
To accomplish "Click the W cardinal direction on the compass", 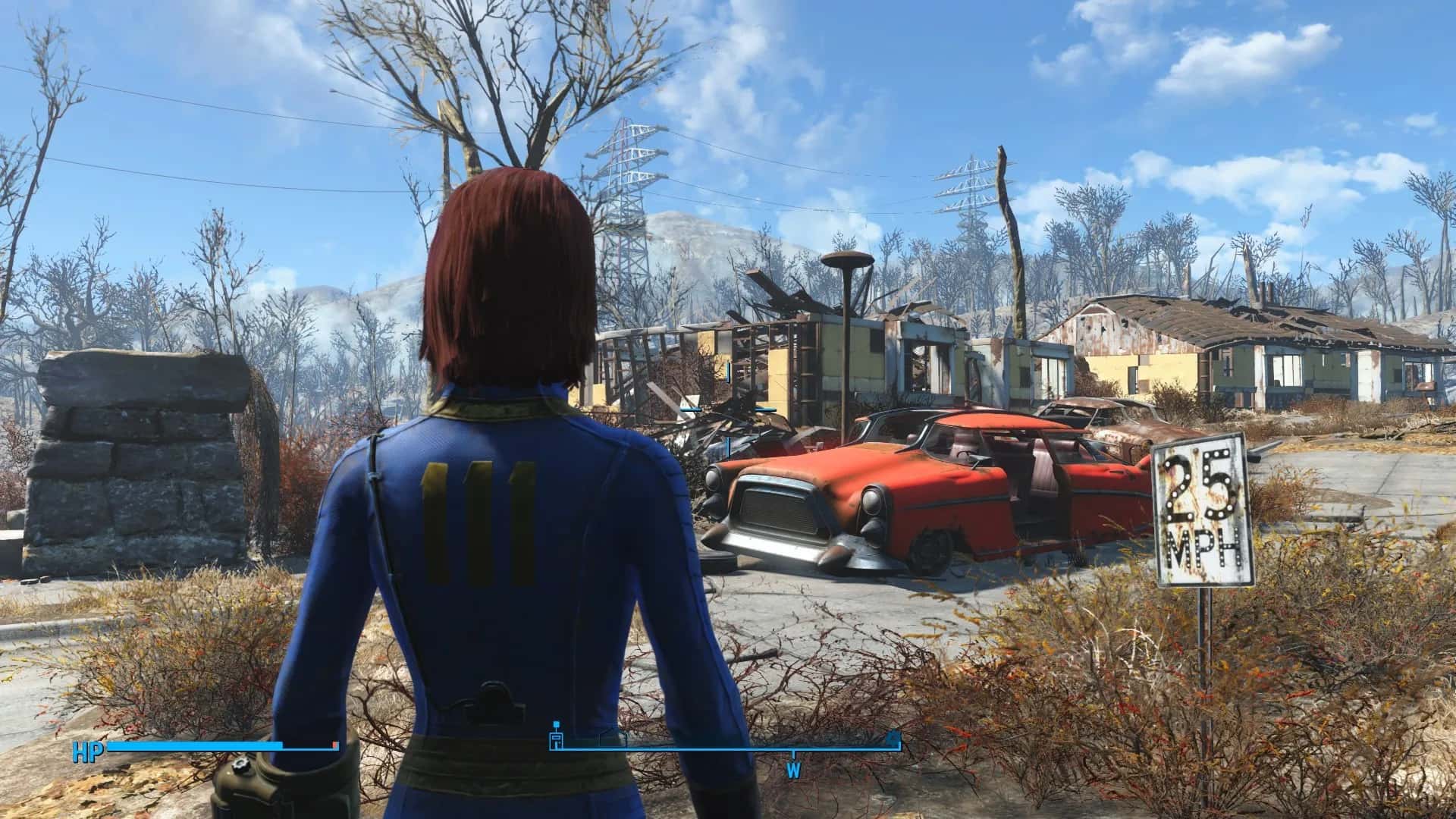I will click(795, 768).
